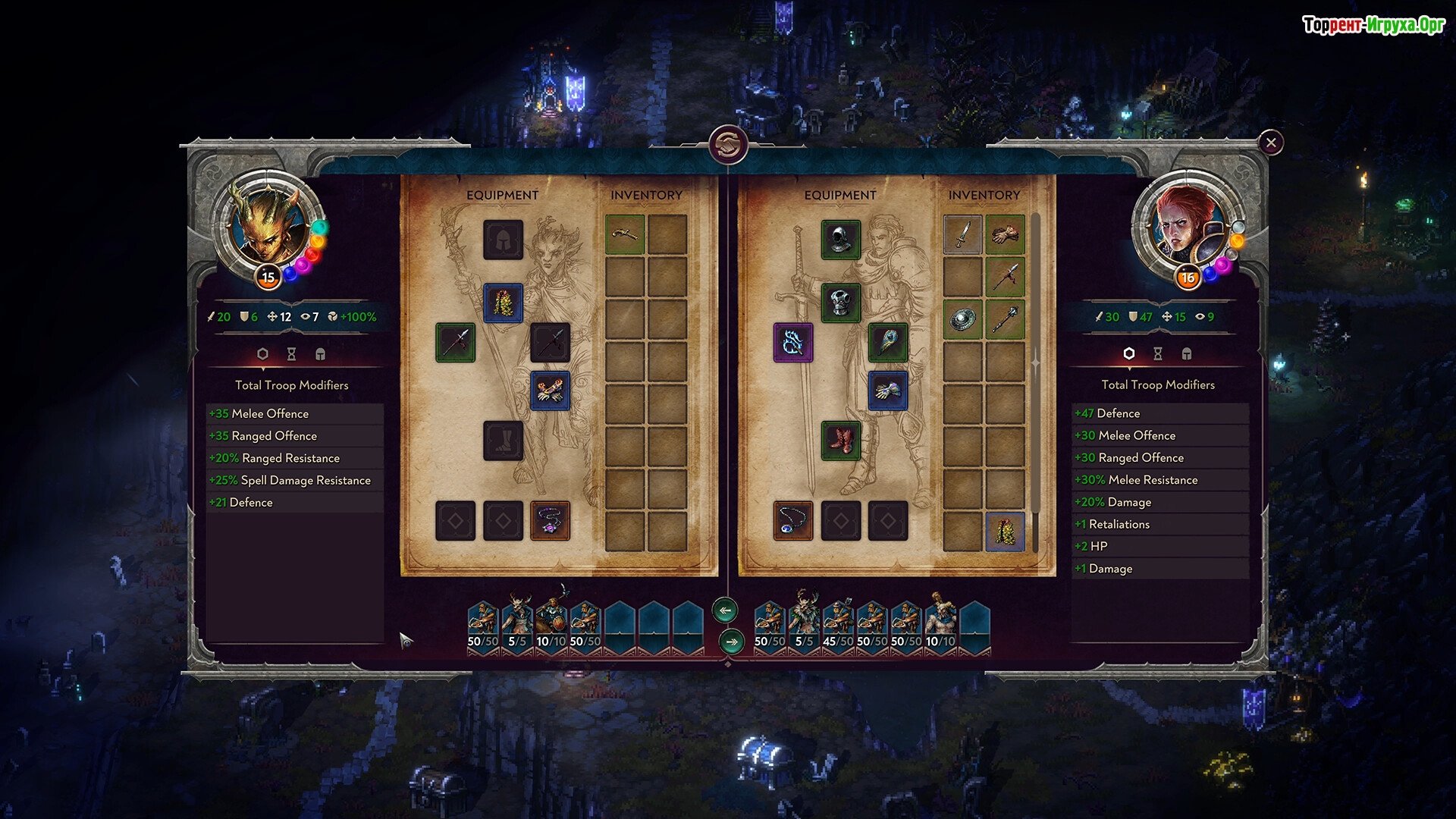Image resolution: width=1456 pixels, height=819 pixels.
Task: Select the right hero's equipped red boots
Action: [x=841, y=441]
